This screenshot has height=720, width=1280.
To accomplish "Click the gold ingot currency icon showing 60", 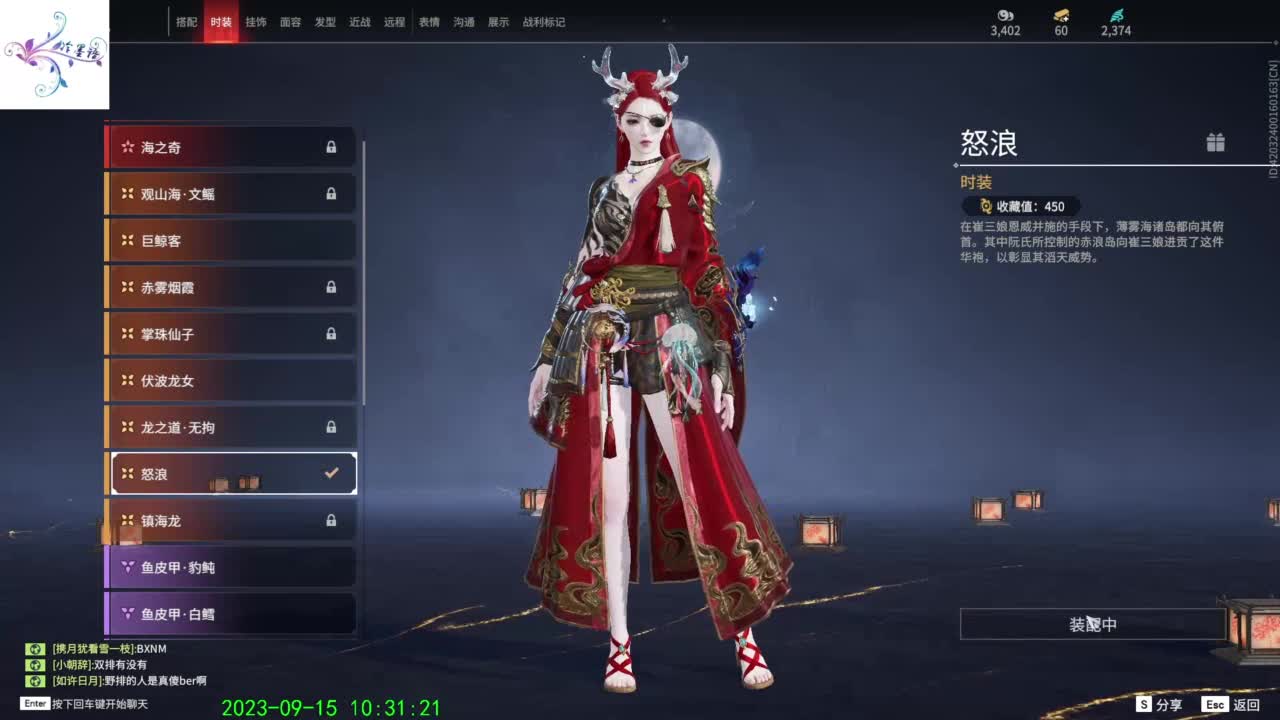I will (1060, 17).
